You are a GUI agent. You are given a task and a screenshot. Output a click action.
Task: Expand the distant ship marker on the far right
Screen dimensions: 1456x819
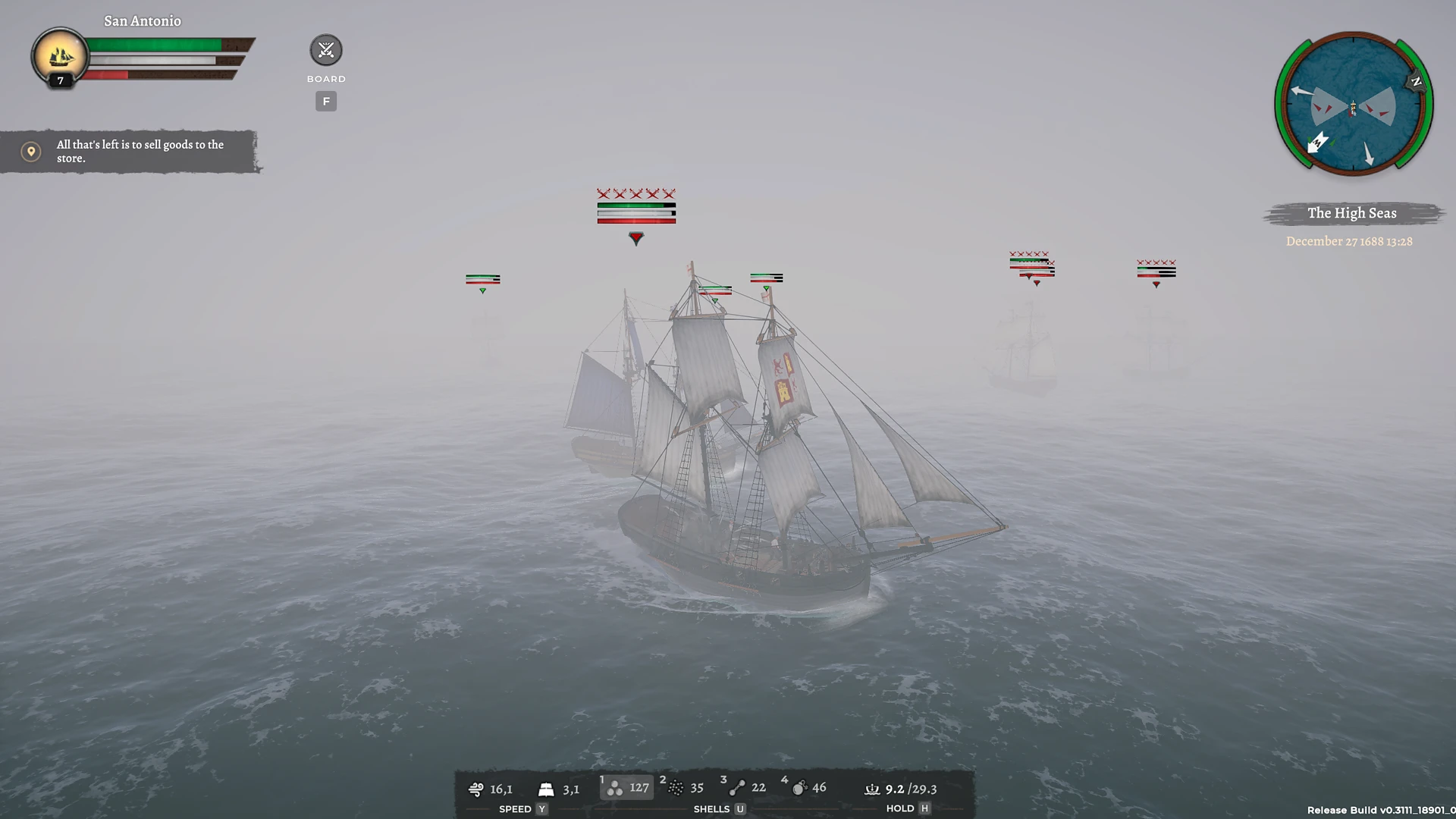1156,269
